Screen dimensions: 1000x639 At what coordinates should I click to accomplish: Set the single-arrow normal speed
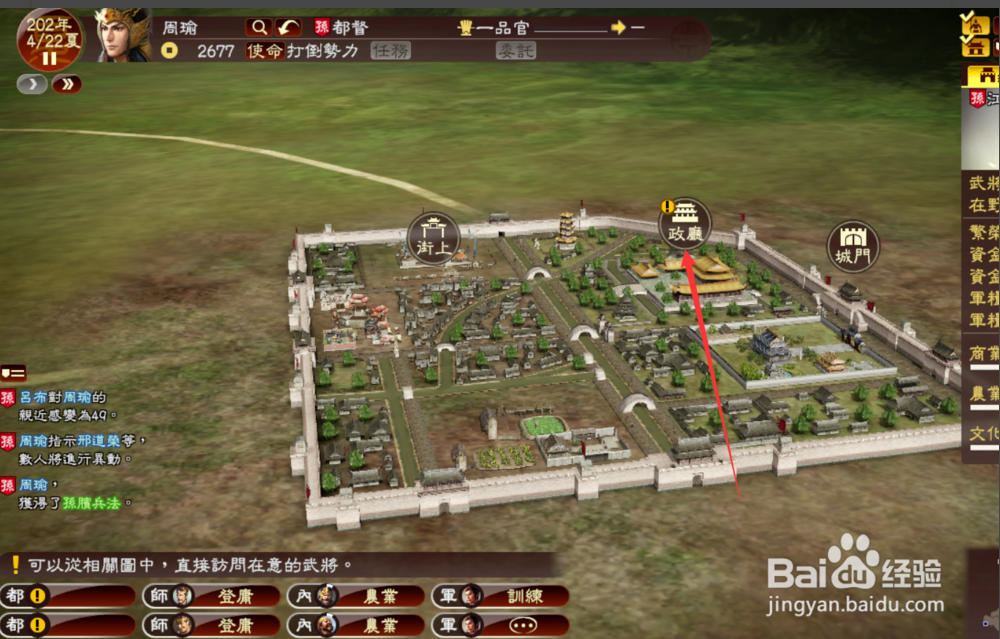[x=31, y=84]
